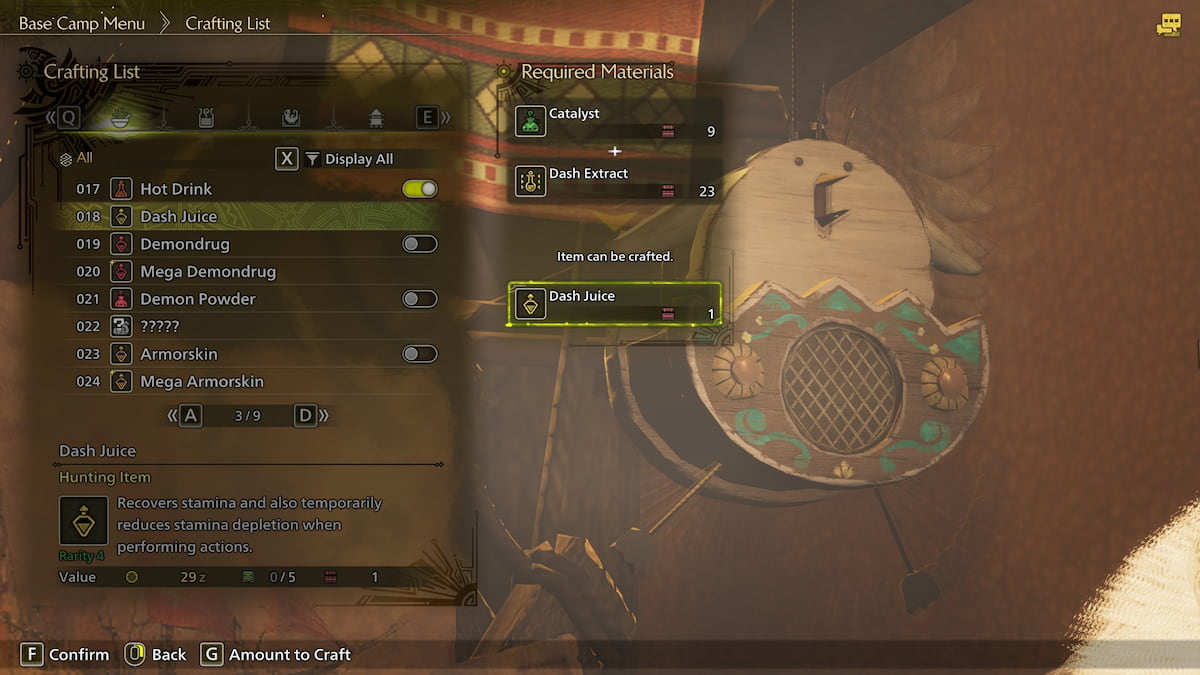1200x675 pixels.
Task: Select the Dash Juice crafted result box
Action: click(x=615, y=304)
